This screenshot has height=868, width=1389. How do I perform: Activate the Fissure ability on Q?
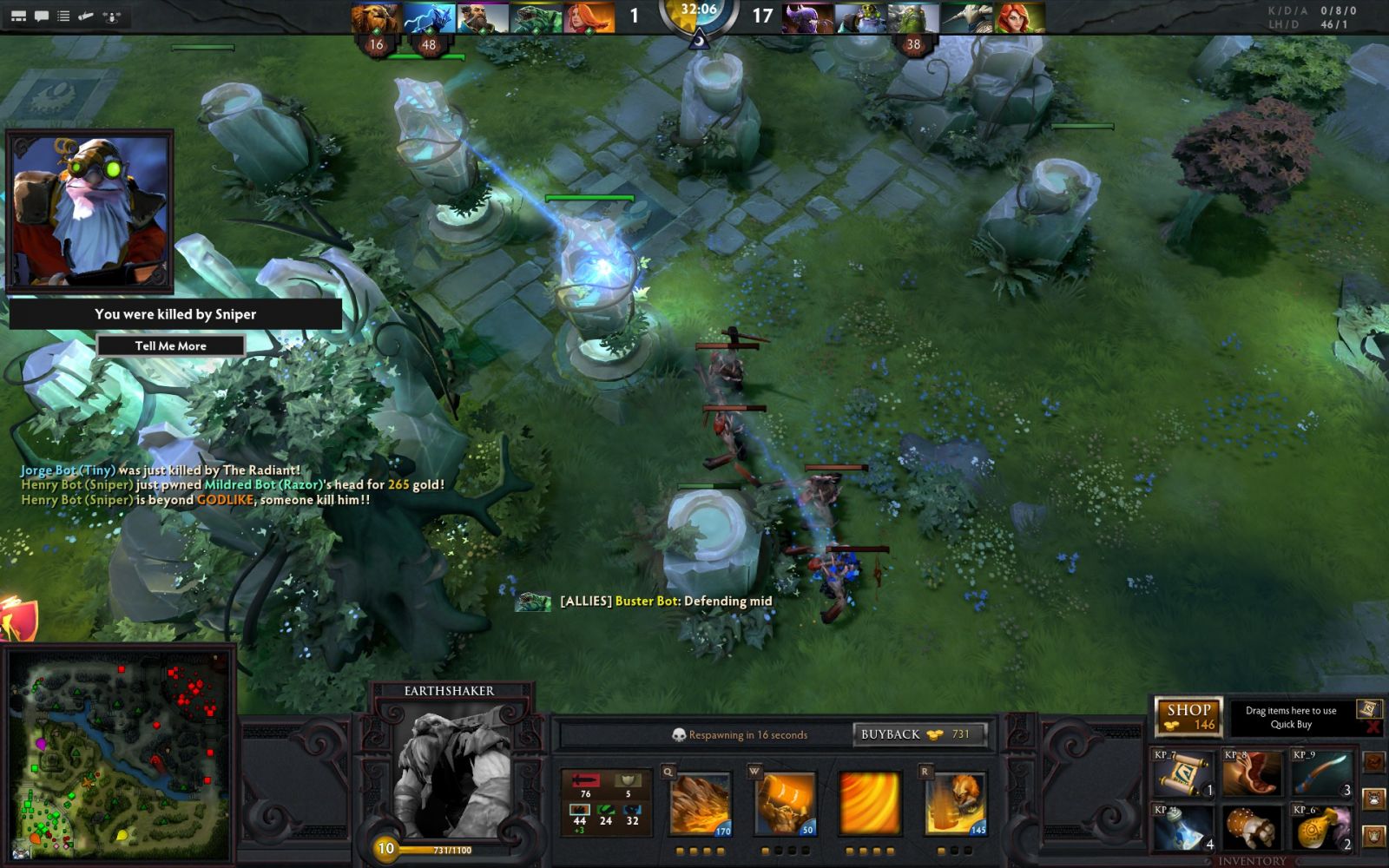pyautogui.click(x=700, y=805)
